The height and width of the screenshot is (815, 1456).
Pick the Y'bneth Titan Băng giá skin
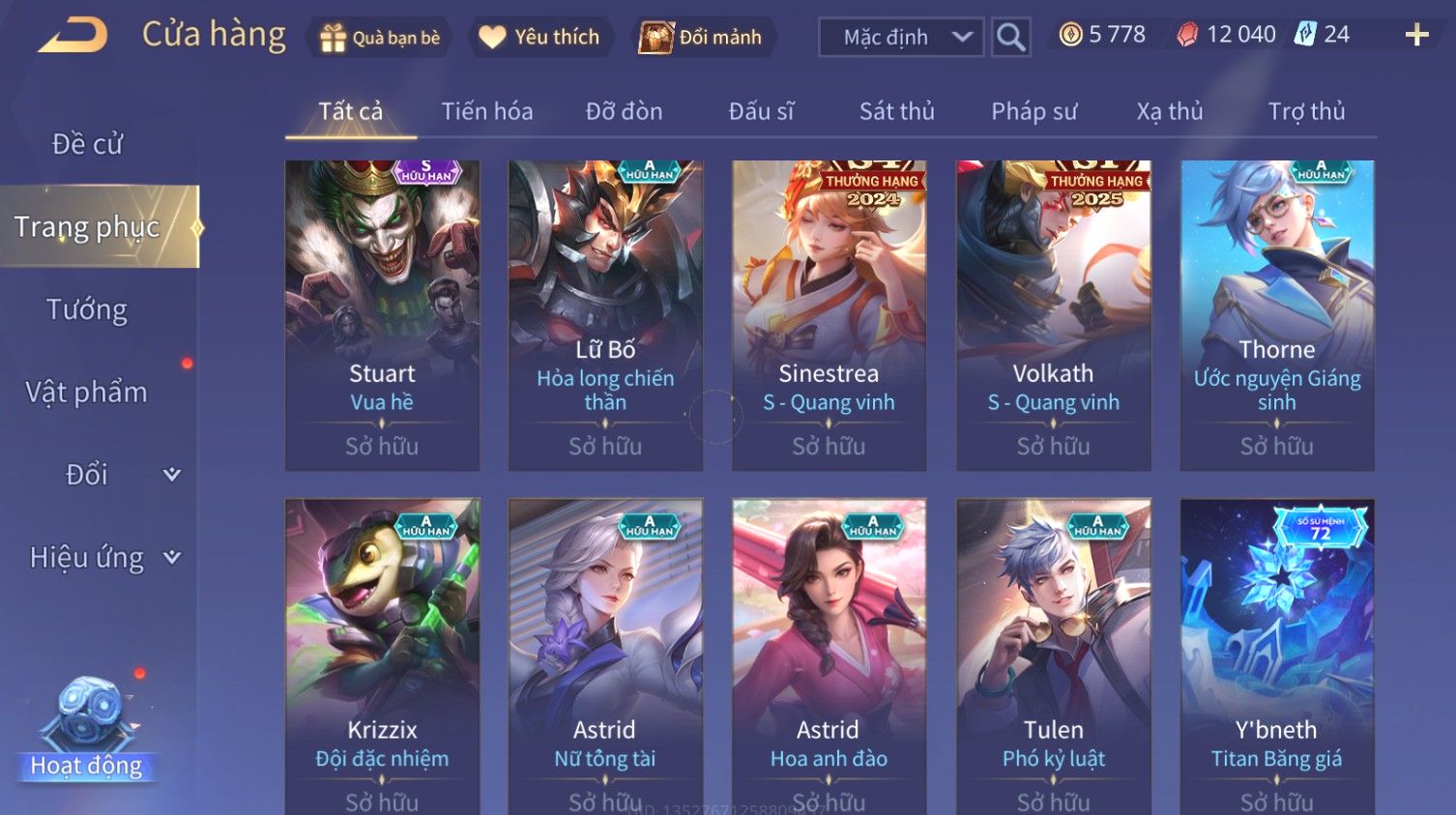[1276, 657]
